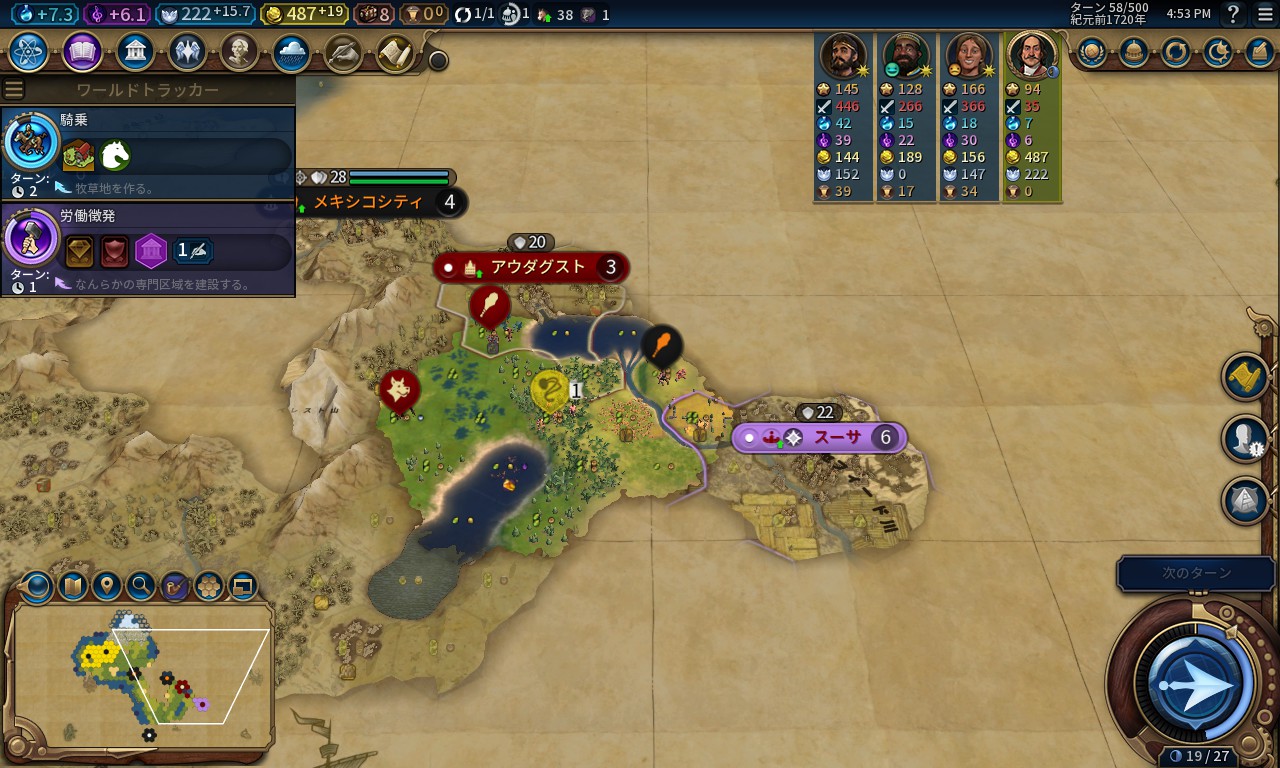The height and width of the screenshot is (768, 1280).
Task: Open the technology tree atom icon
Action: [29, 51]
